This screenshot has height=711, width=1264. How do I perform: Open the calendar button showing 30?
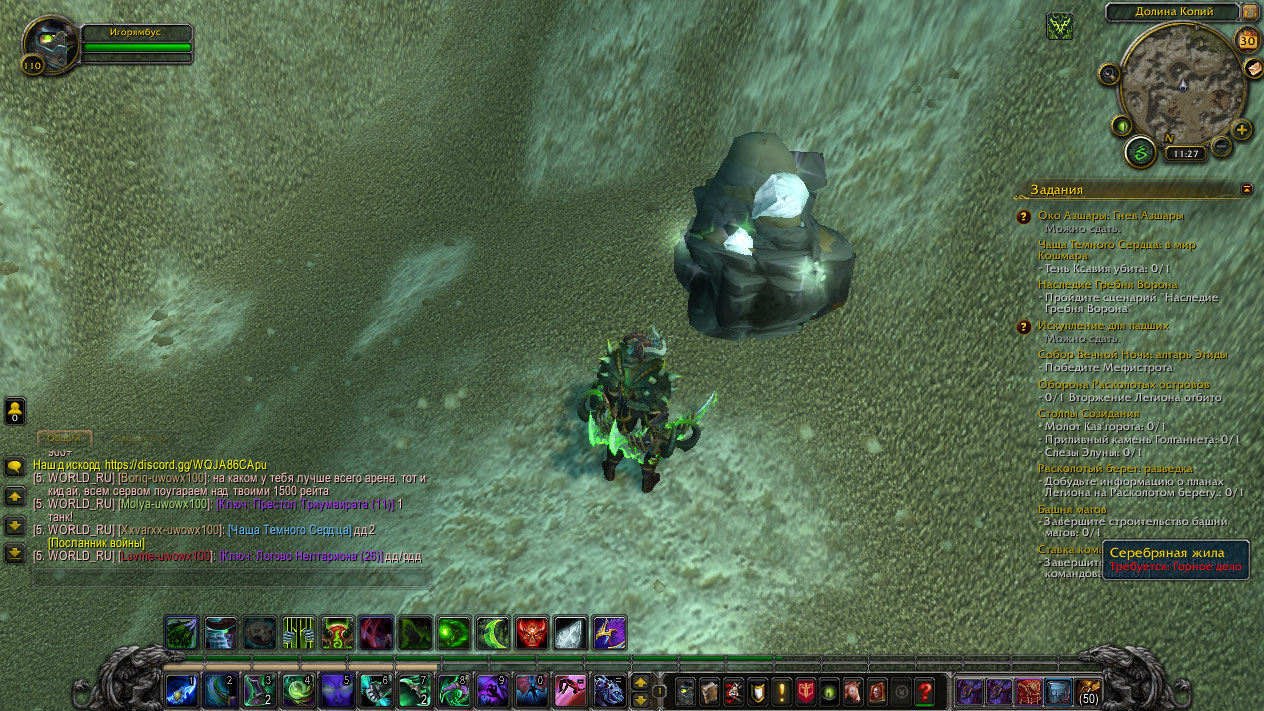(1247, 40)
